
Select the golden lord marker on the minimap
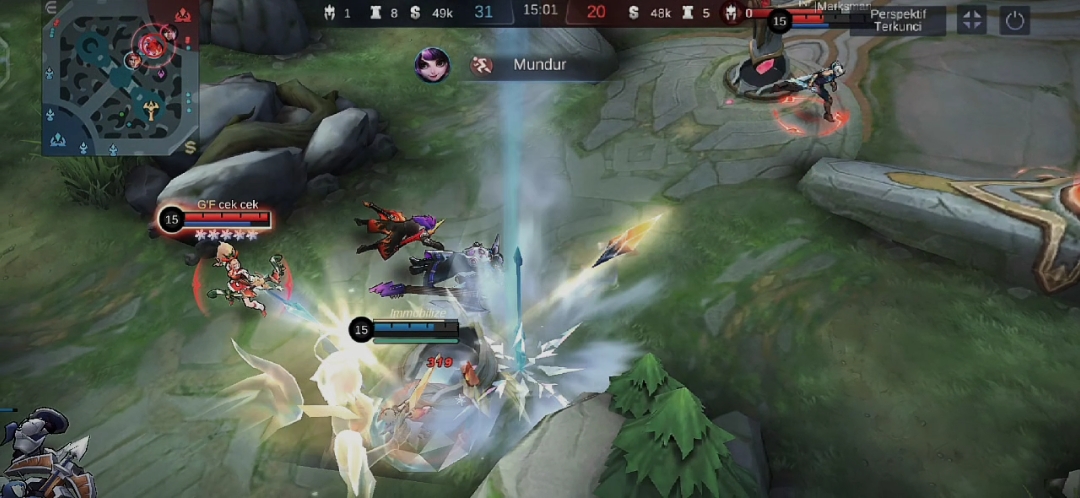[151, 109]
